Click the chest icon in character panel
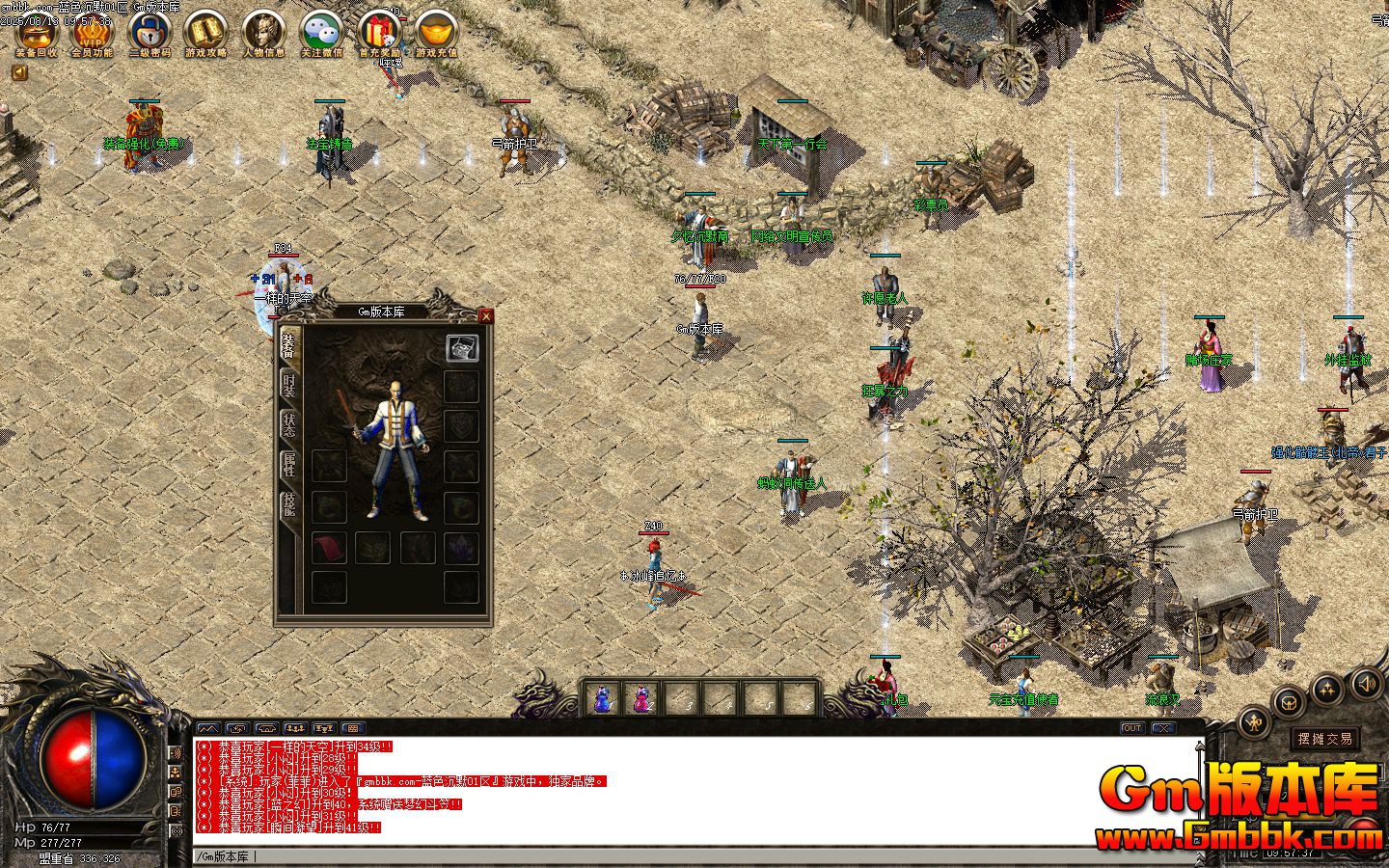 pos(462,348)
